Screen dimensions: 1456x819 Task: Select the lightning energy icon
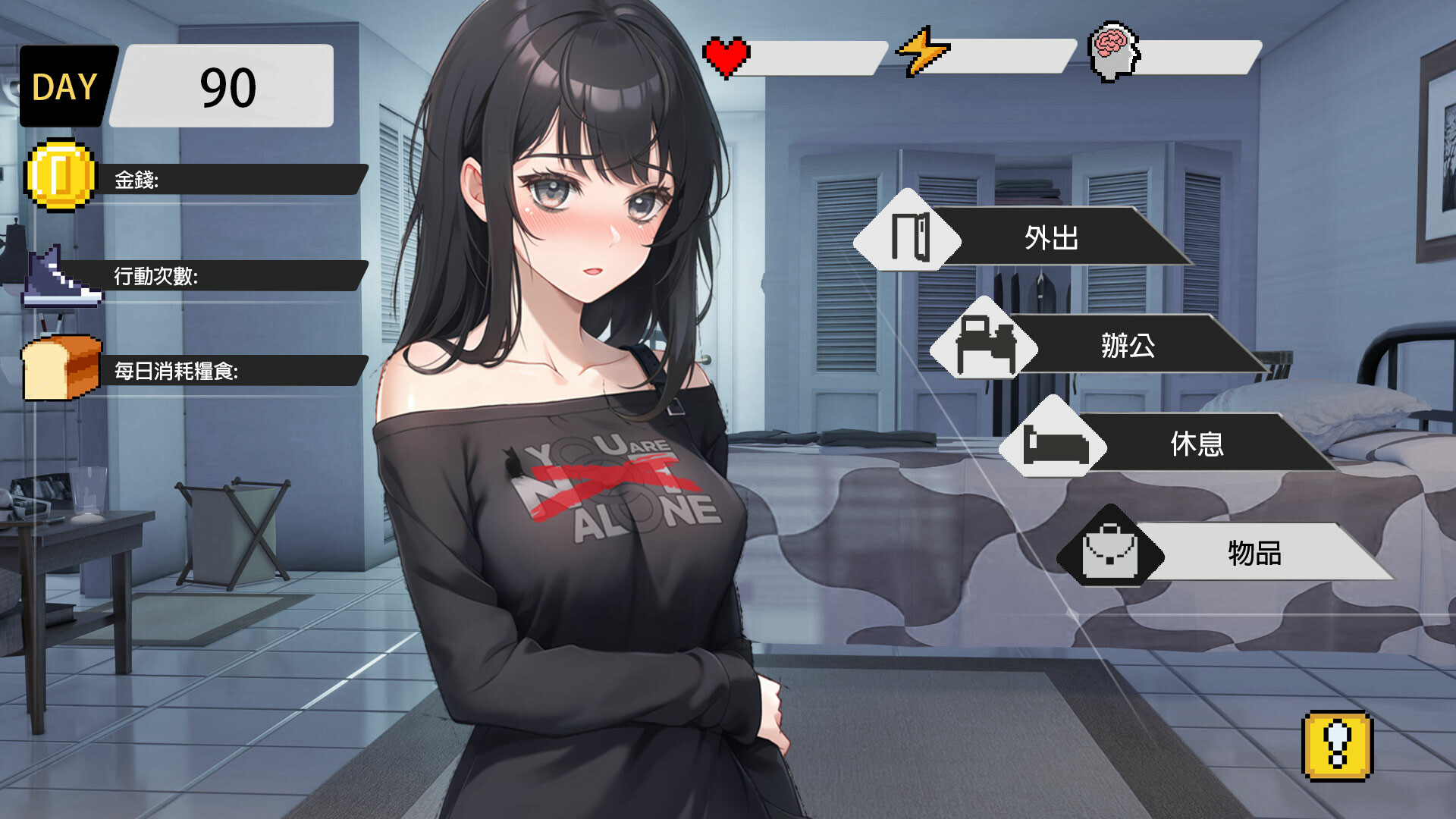point(924,53)
